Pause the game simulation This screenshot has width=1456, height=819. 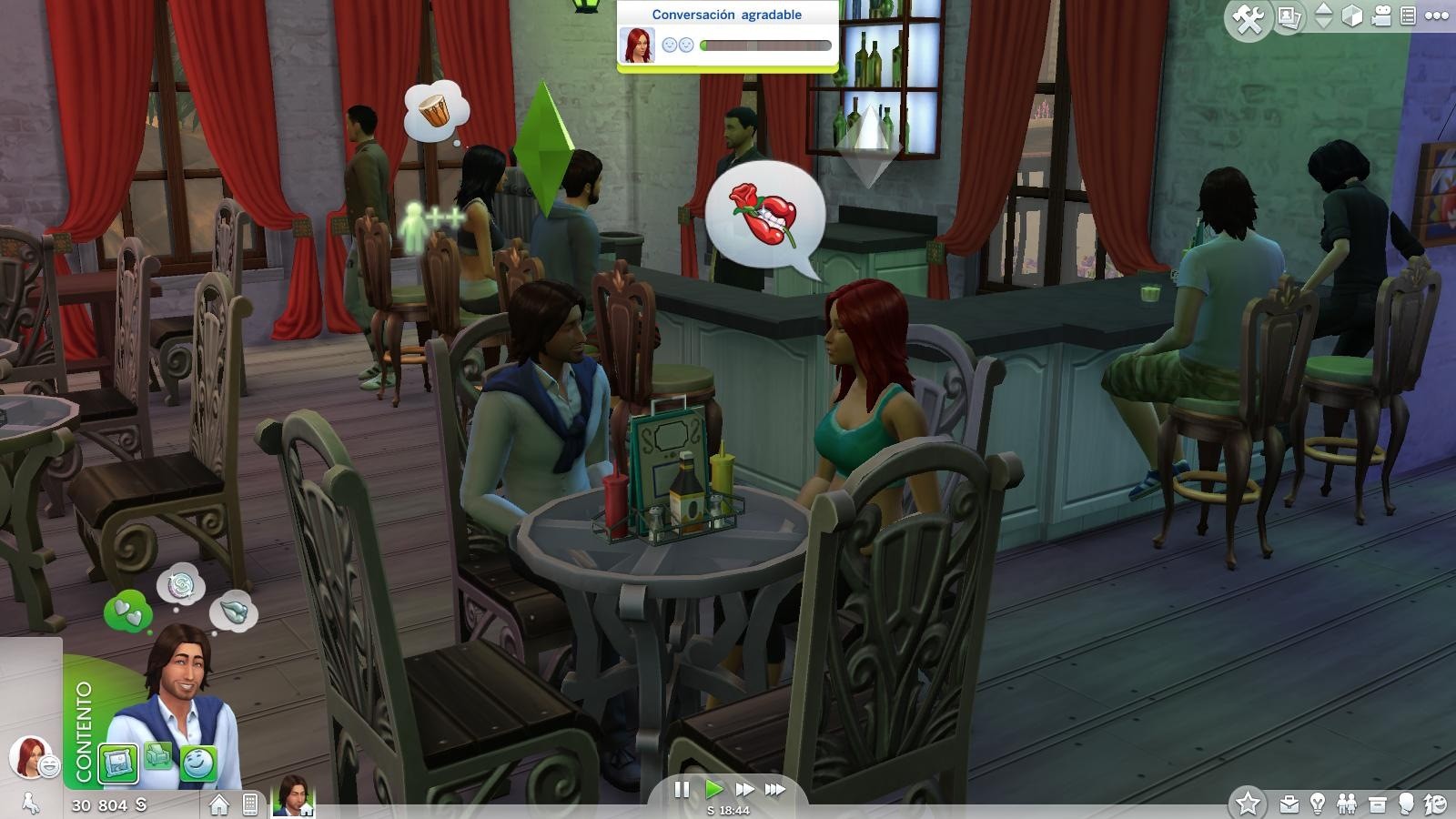[x=681, y=791]
